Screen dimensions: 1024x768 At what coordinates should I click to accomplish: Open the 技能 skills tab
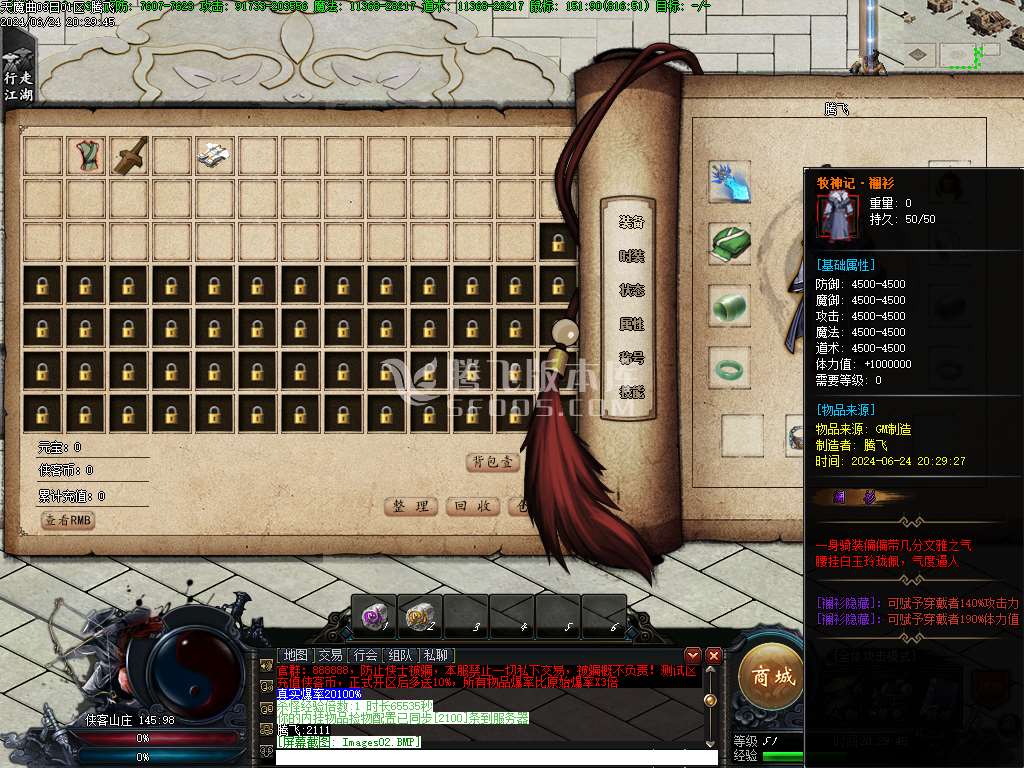631,392
